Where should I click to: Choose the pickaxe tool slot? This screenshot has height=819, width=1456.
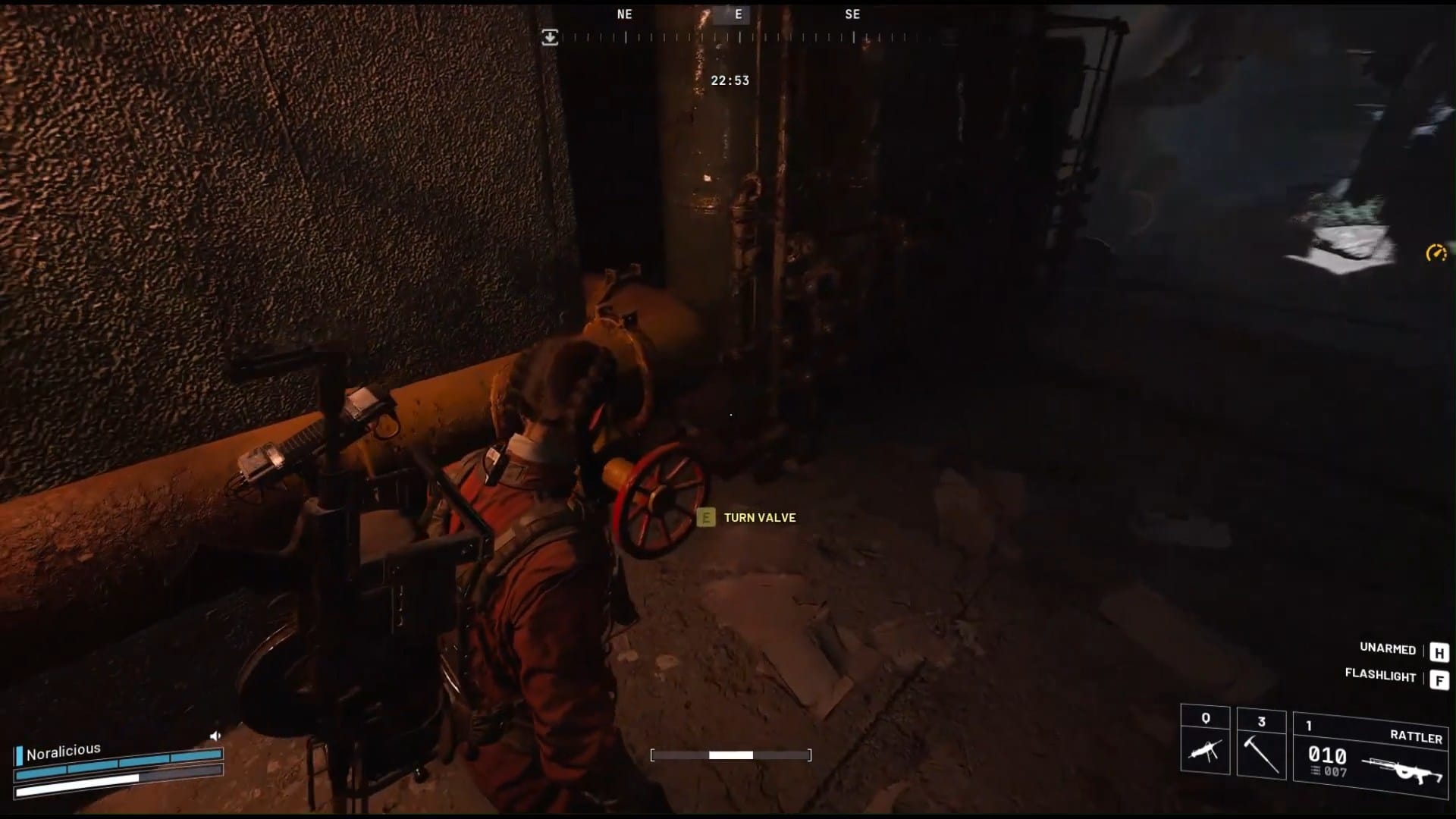(x=1261, y=742)
